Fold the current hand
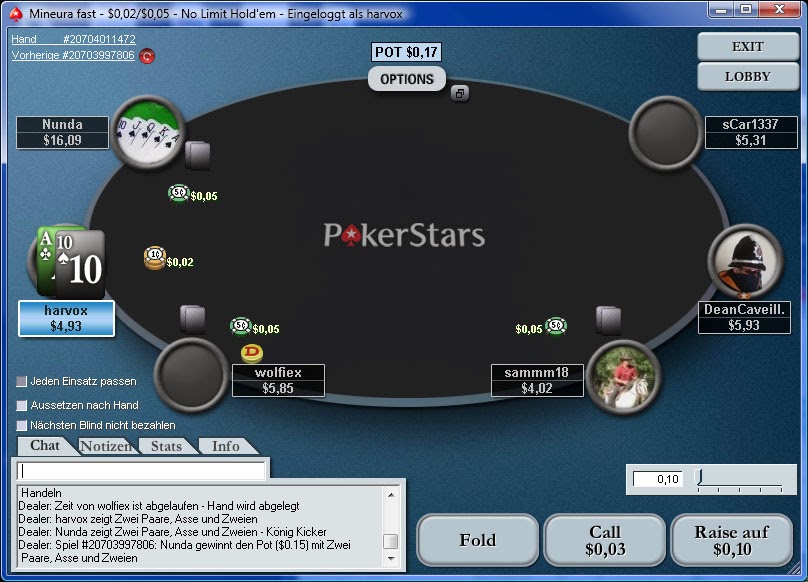The width and height of the screenshot is (808, 582). coord(477,540)
